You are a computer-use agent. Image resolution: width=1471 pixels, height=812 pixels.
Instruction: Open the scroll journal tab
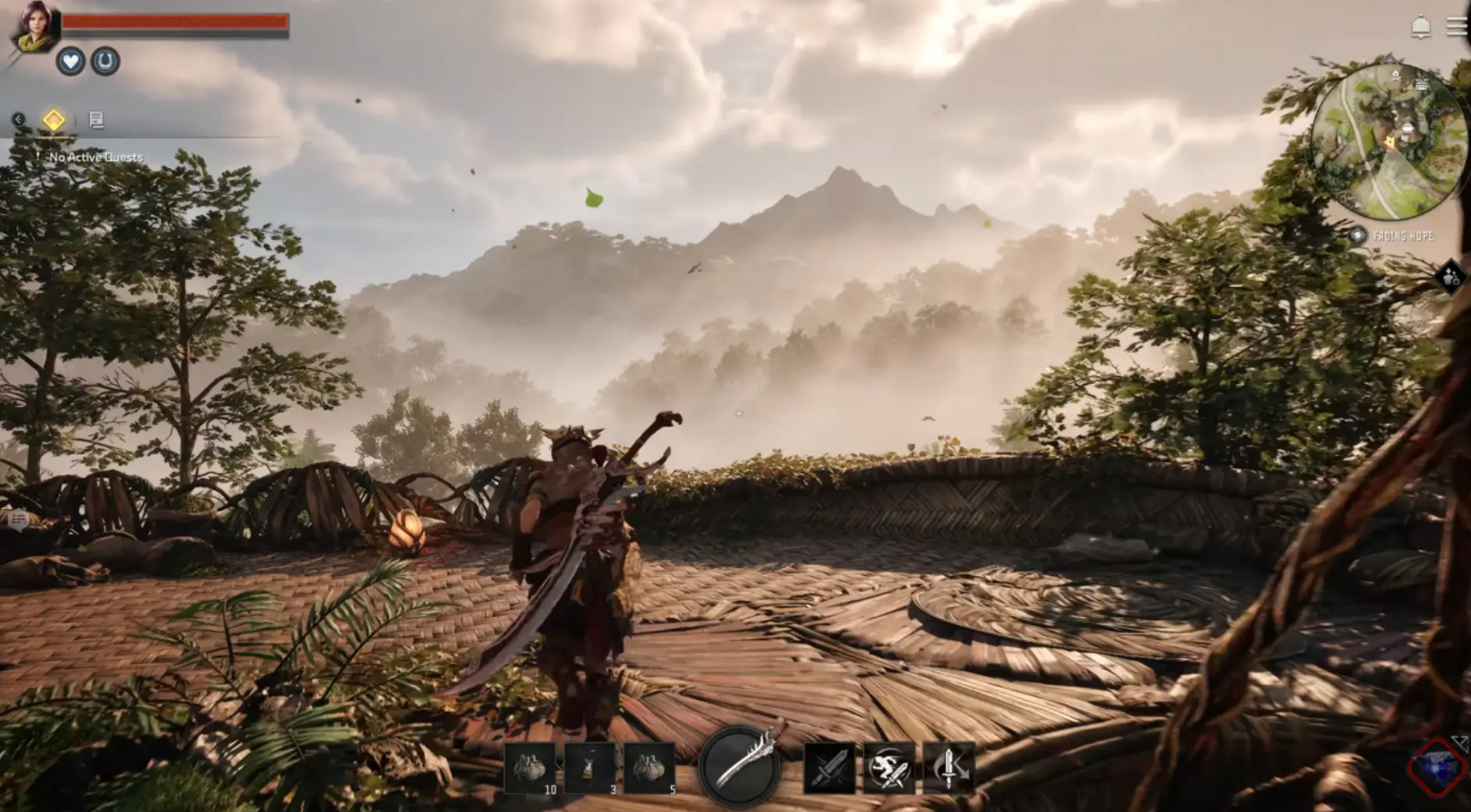[x=96, y=119]
